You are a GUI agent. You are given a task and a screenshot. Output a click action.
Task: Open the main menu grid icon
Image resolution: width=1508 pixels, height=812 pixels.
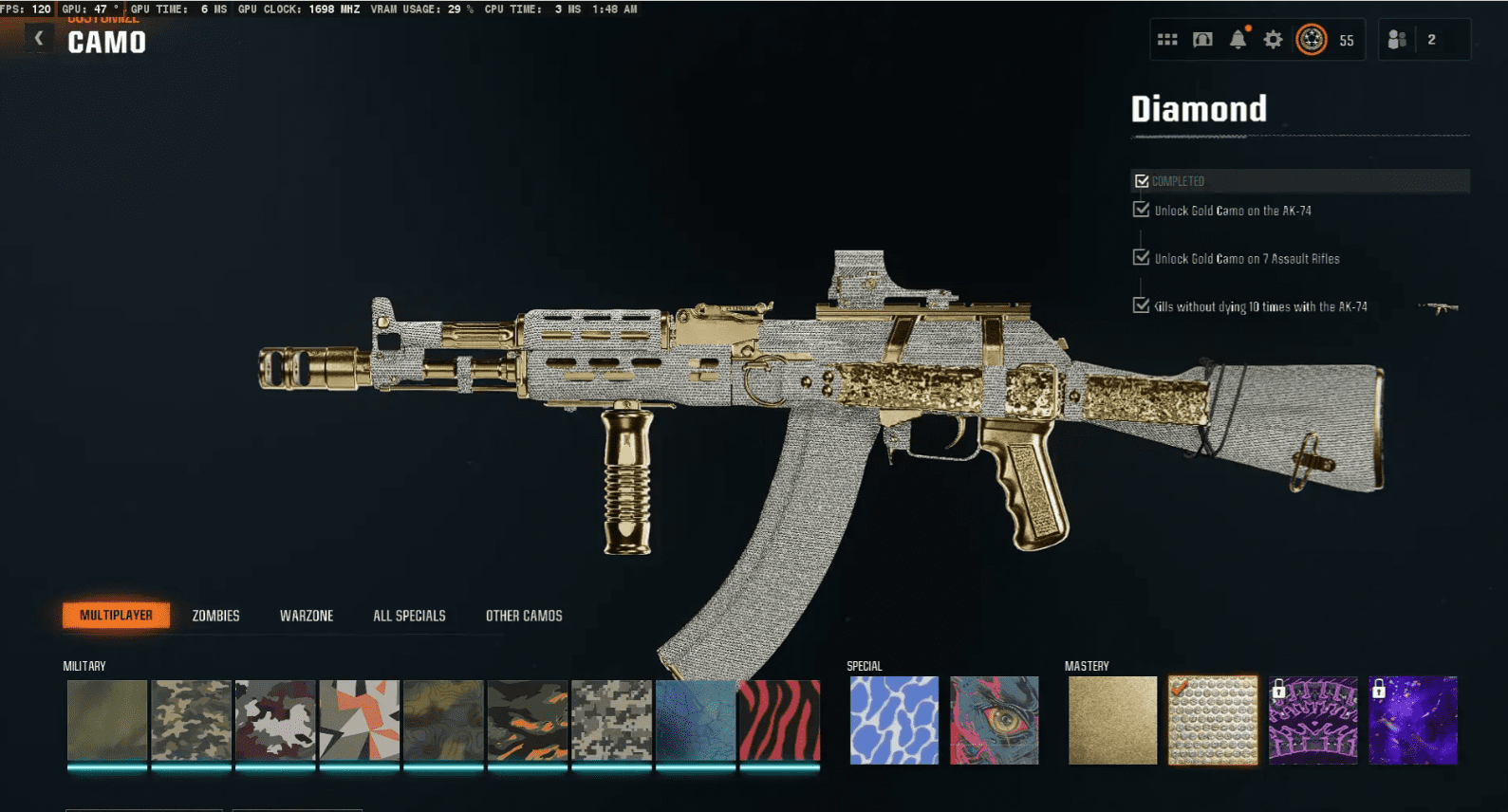pyautogui.click(x=1167, y=40)
